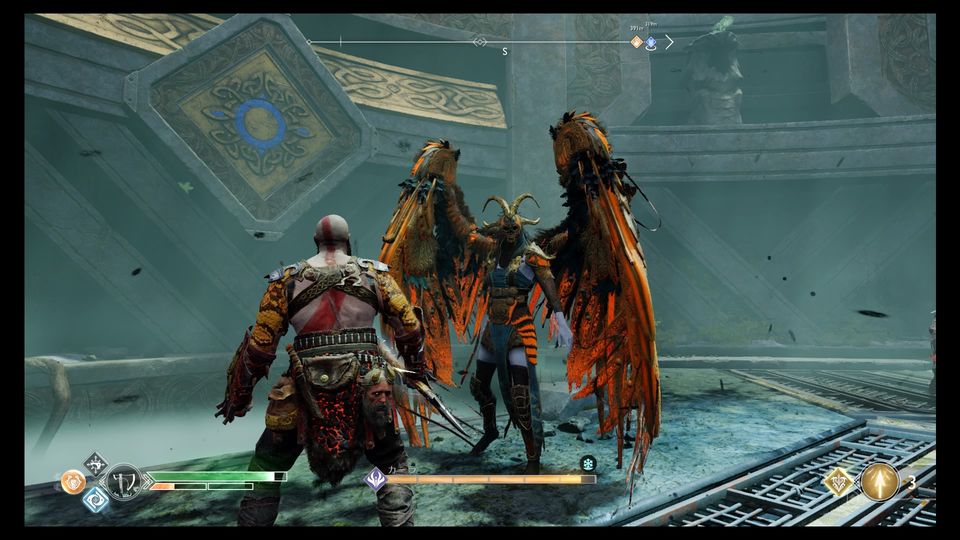Select the orange diamond compass marker
This screenshot has width=960, height=540.
(x=636, y=42)
